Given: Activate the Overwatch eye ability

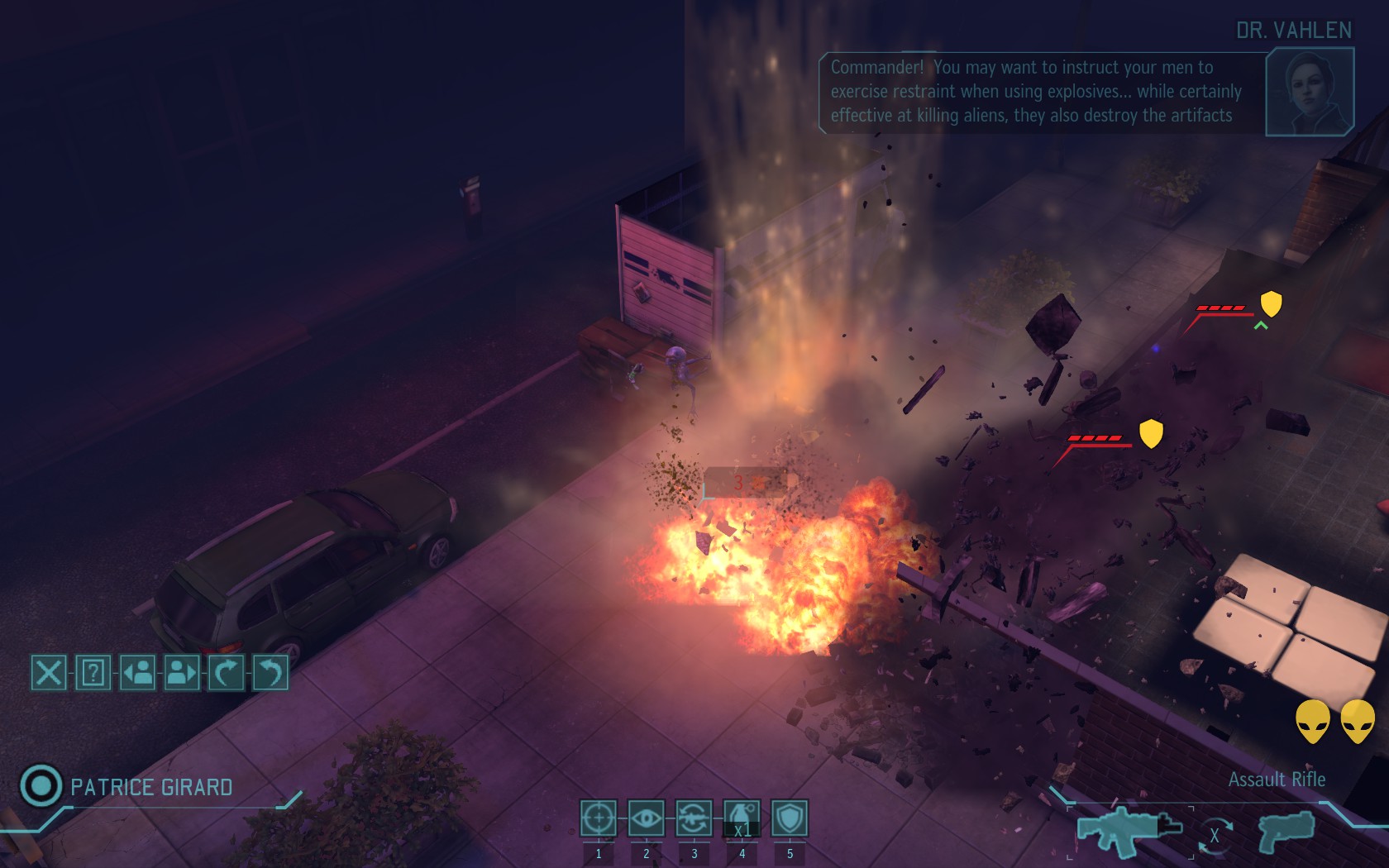Looking at the screenshot, I should (646, 818).
